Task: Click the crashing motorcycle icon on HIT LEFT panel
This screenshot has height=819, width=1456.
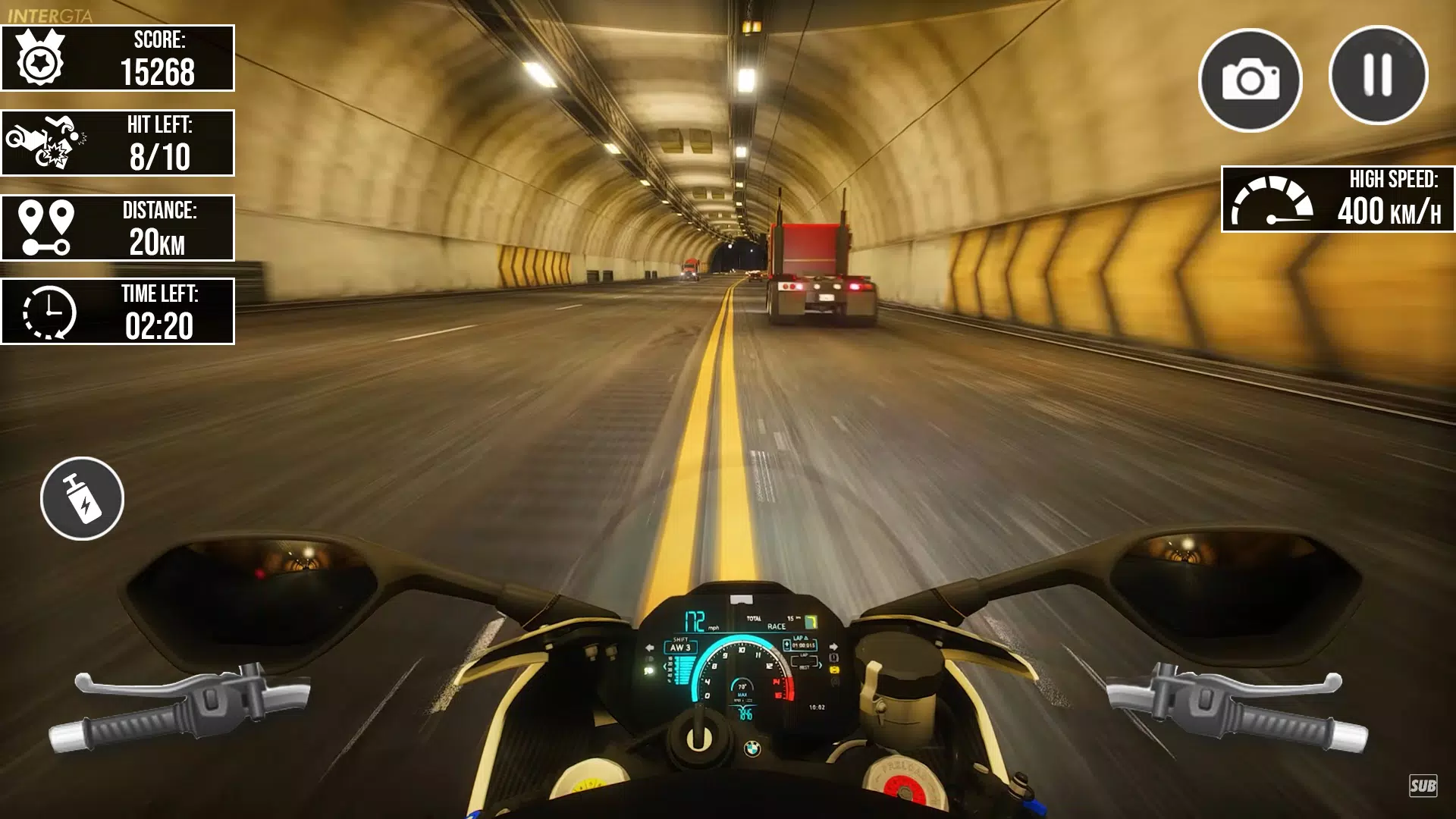Action: pos(48,143)
